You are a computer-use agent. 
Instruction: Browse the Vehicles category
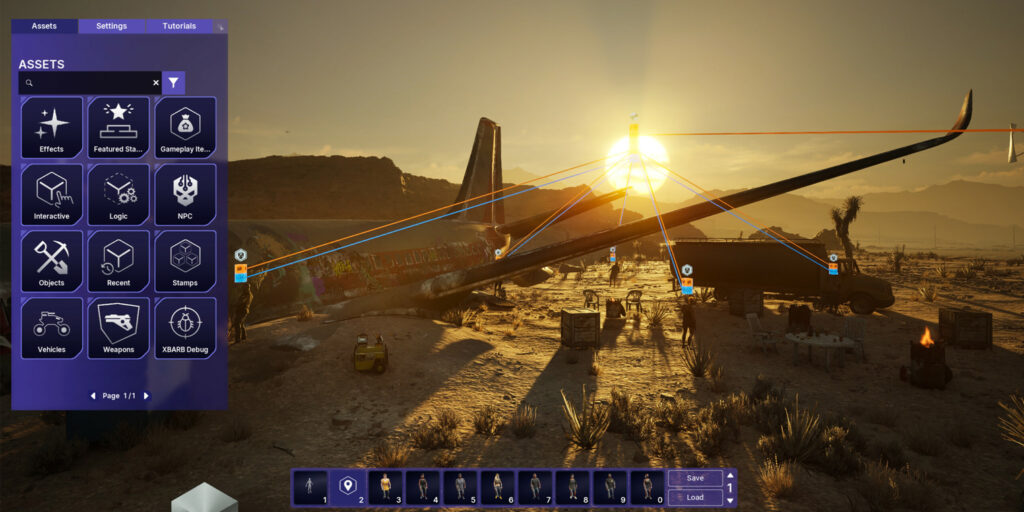[52, 328]
